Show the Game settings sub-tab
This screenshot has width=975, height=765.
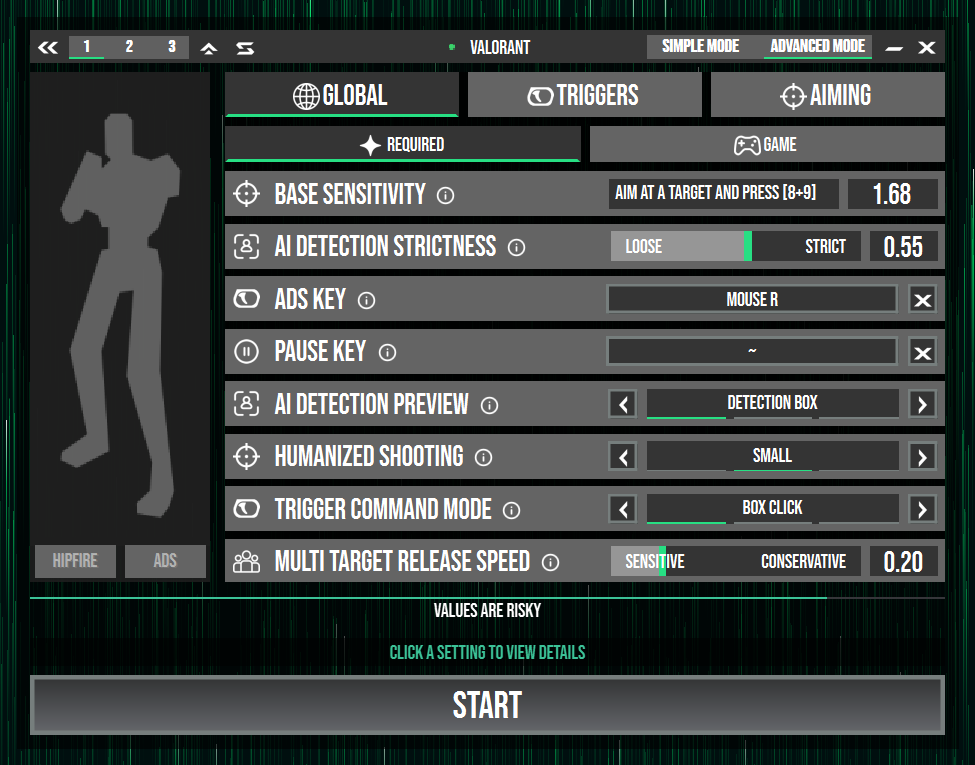766,145
